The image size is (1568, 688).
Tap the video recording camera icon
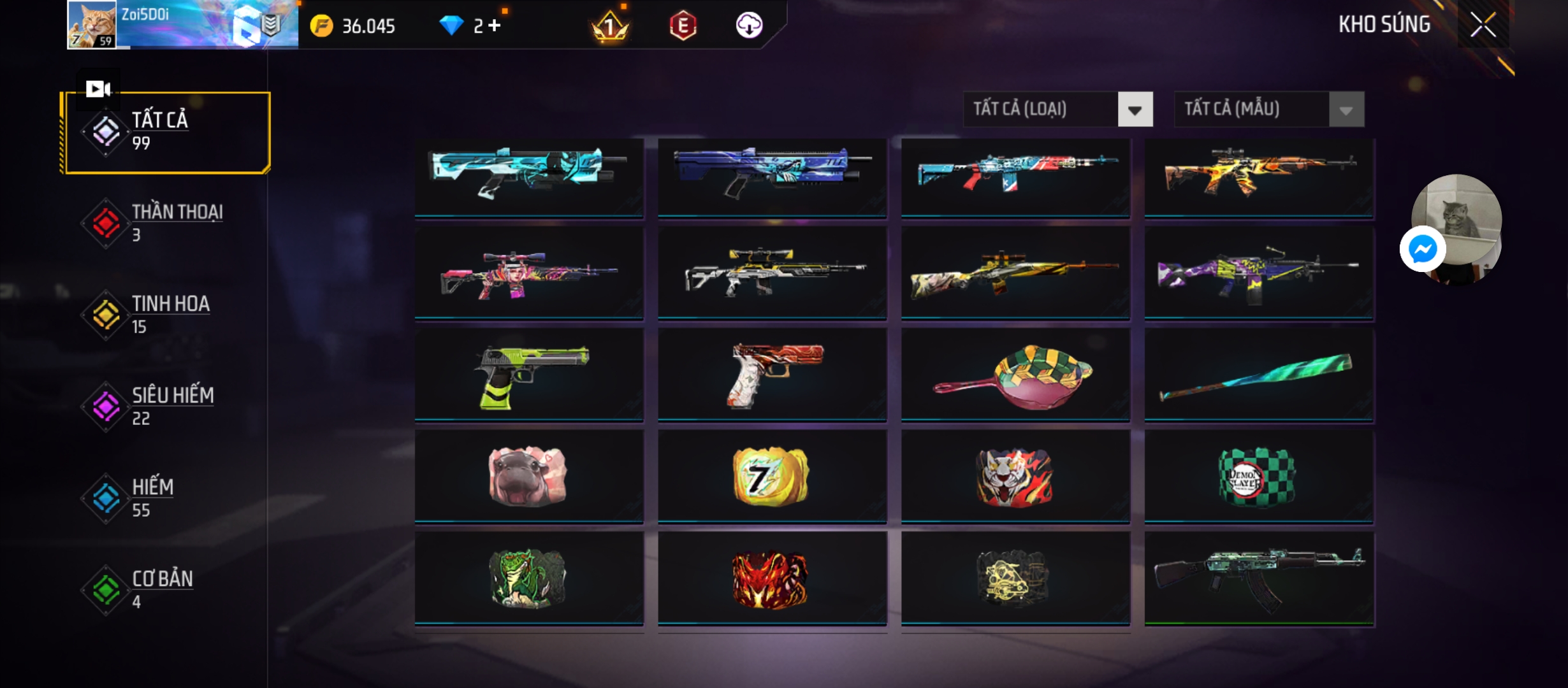pyautogui.click(x=98, y=89)
